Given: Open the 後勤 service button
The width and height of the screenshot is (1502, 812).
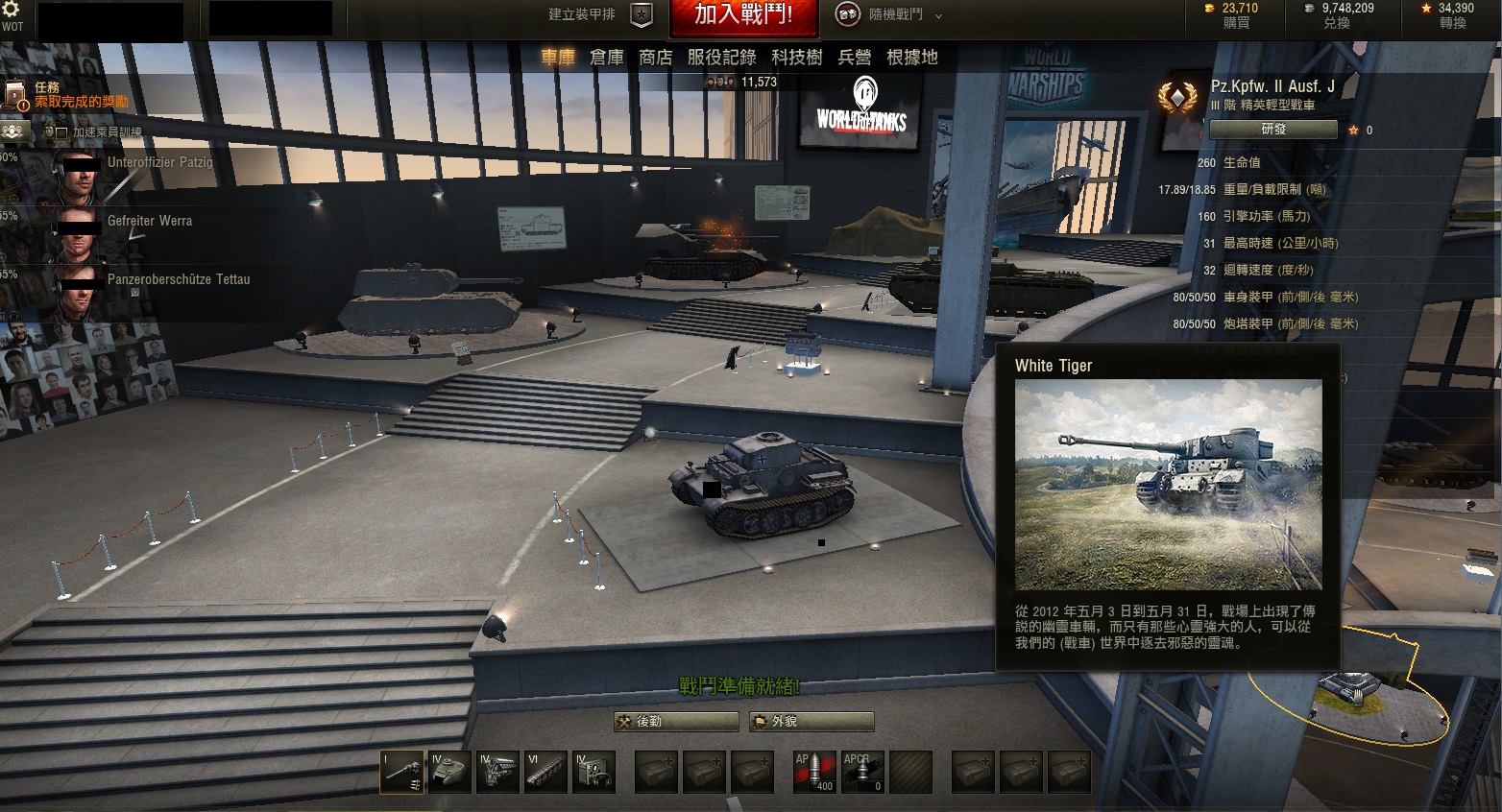Looking at the screenshot, I should 676,722.
